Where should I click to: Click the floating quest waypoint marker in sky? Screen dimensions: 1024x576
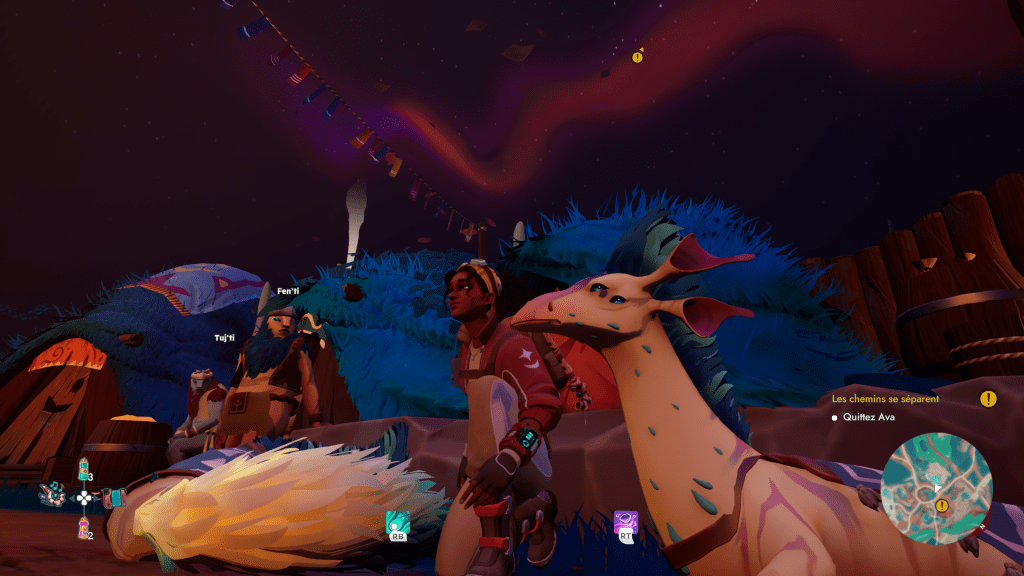637,57
